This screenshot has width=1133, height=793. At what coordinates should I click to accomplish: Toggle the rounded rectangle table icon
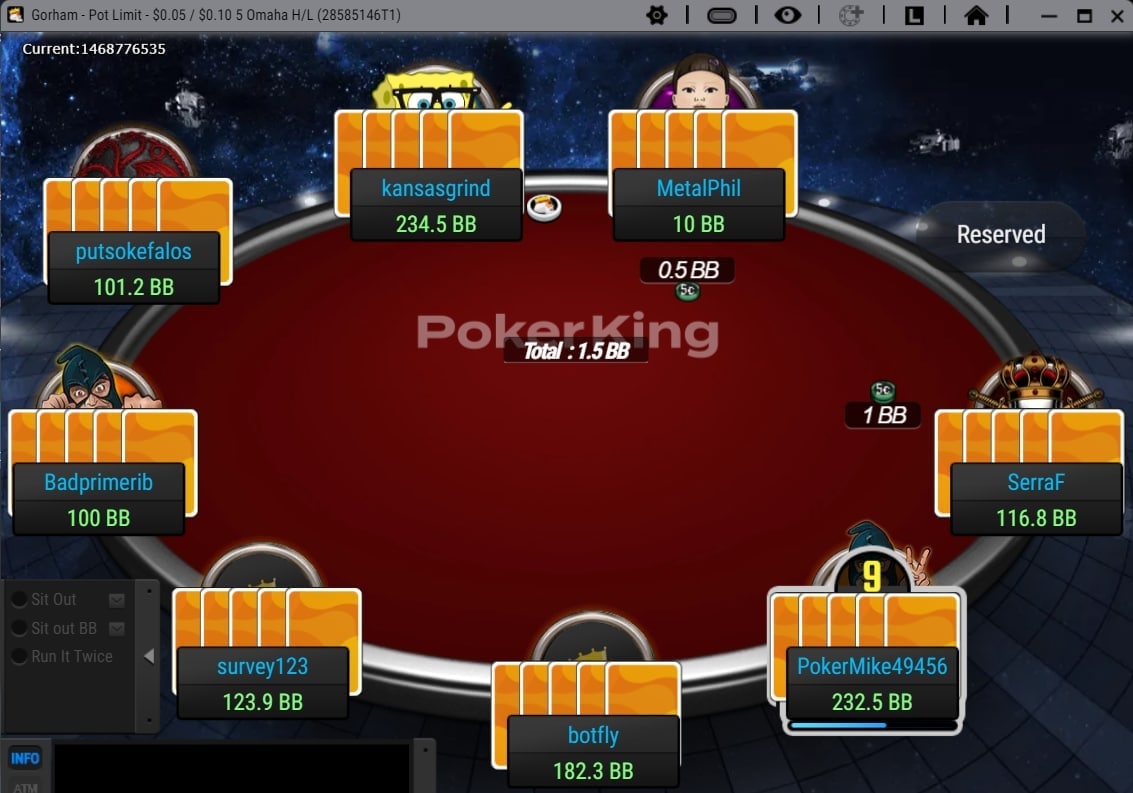(x=721, y=15)
